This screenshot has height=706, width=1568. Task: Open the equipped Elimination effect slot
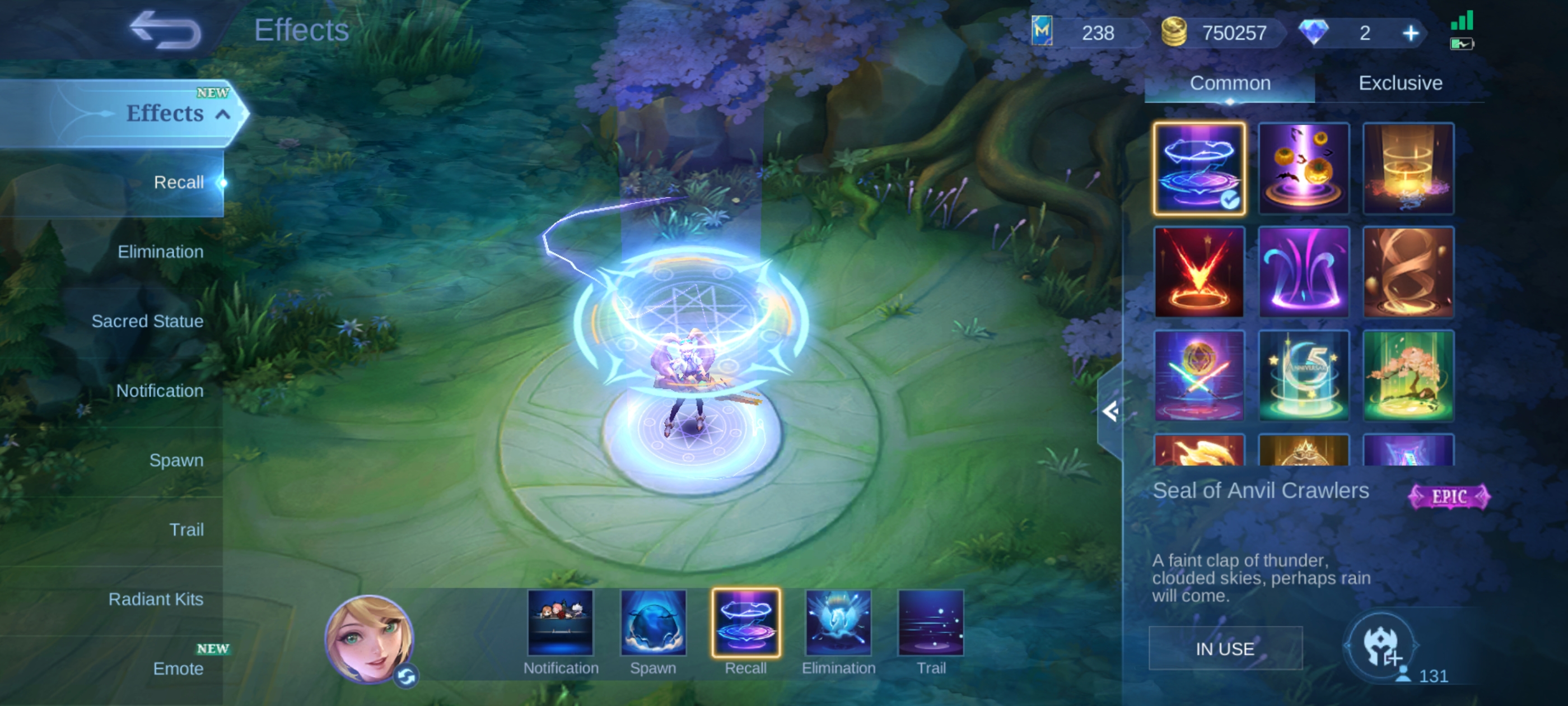pos(838,623)
